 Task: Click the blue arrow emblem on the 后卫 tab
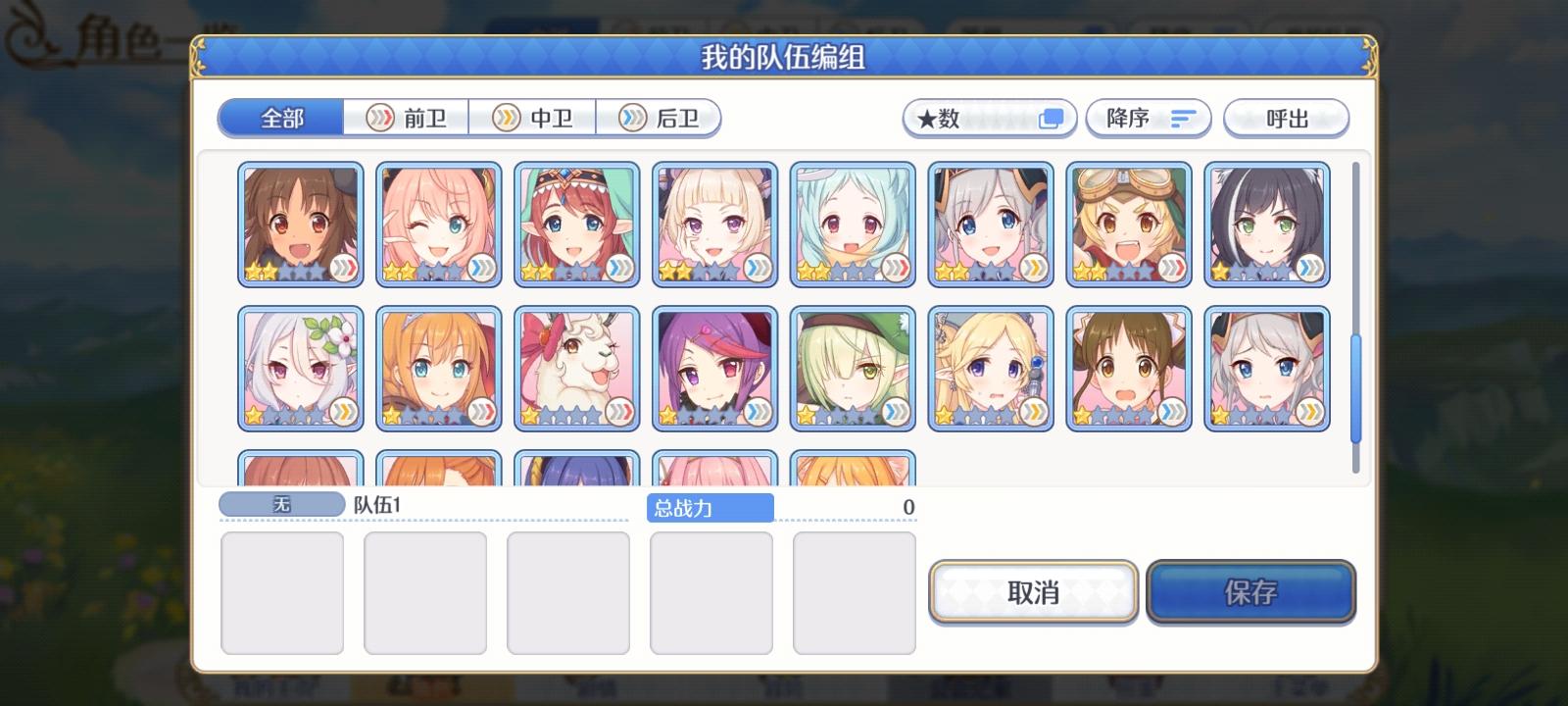coord(633,117)
